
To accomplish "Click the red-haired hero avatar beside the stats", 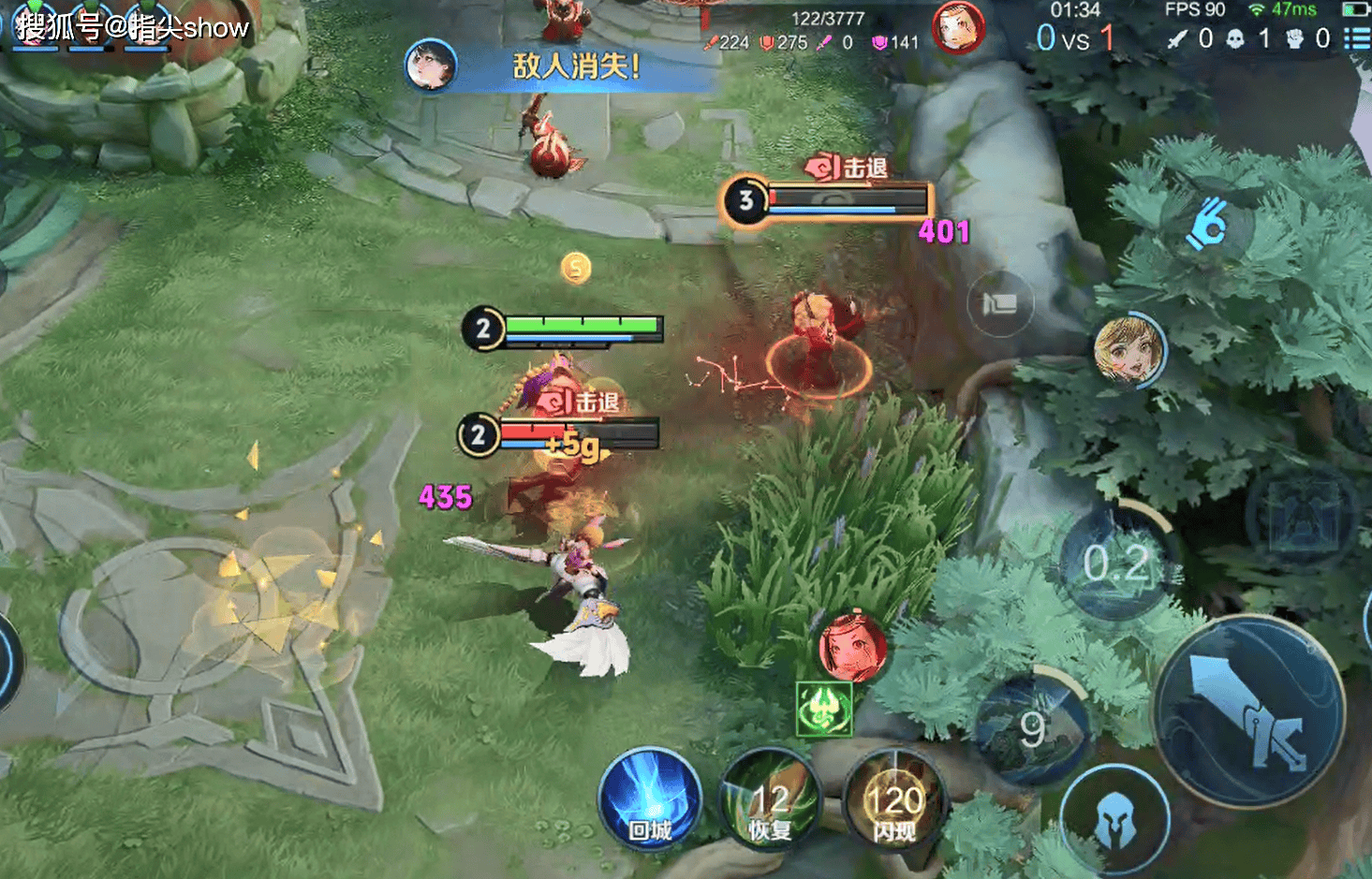I will pyautogui.click(x=958, y=27).
